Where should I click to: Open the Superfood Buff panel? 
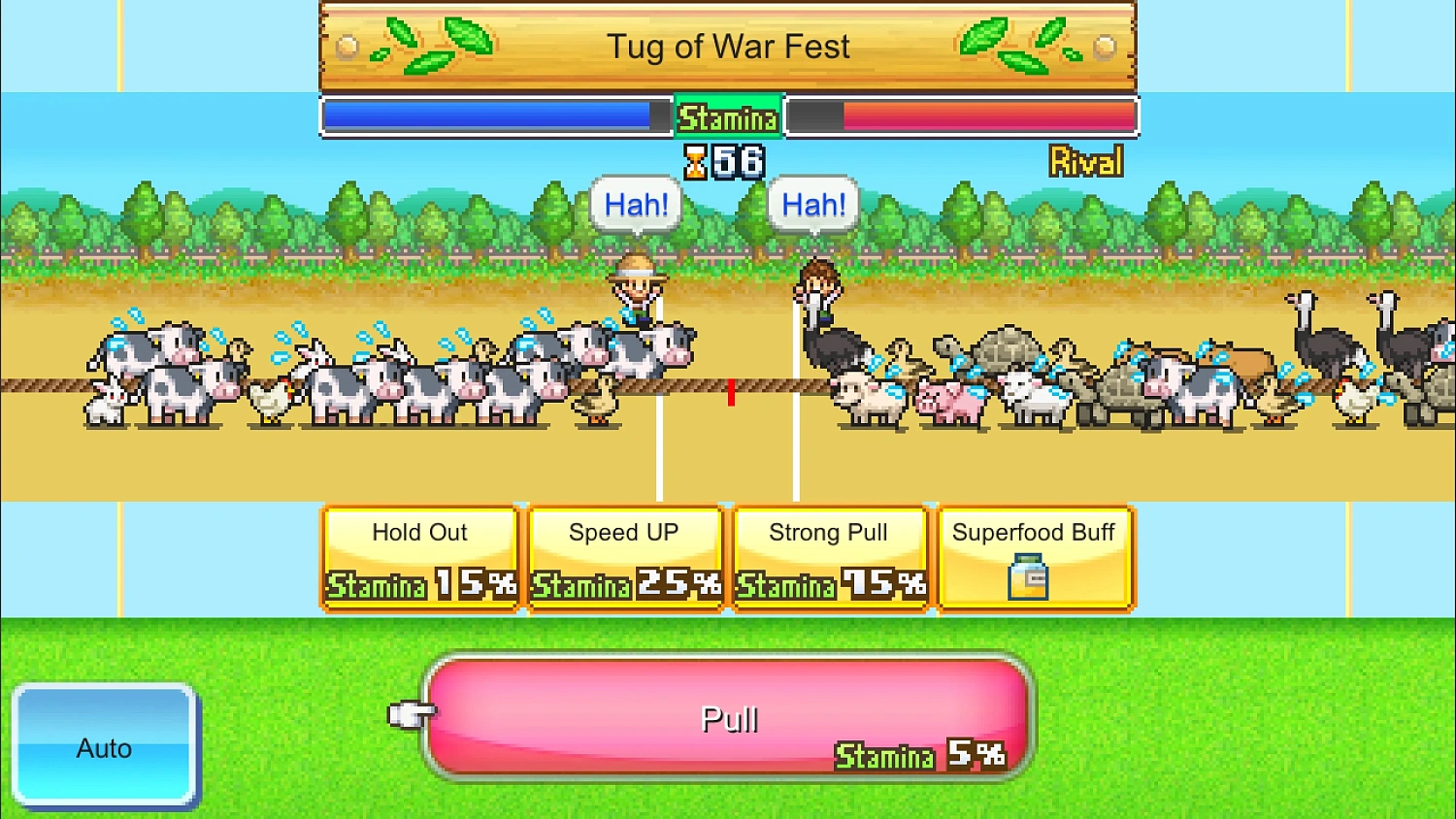tap(1034, 558)
